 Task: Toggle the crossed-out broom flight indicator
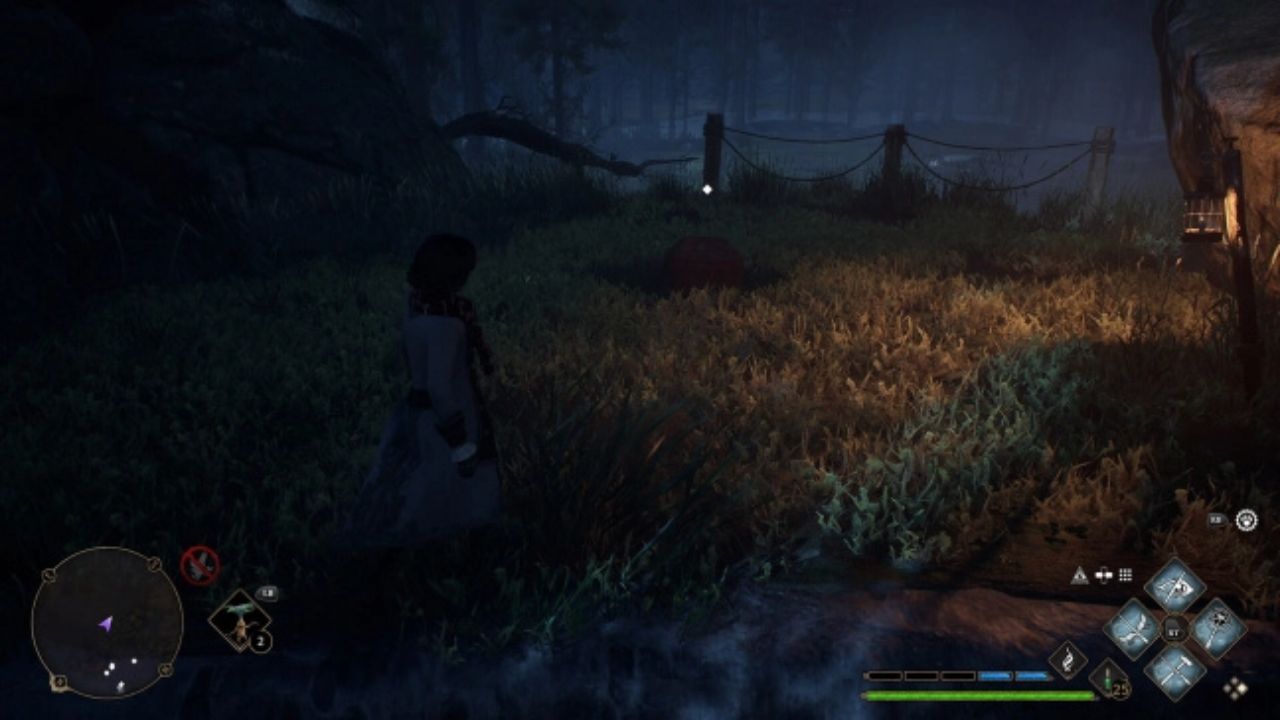(200, 565)
